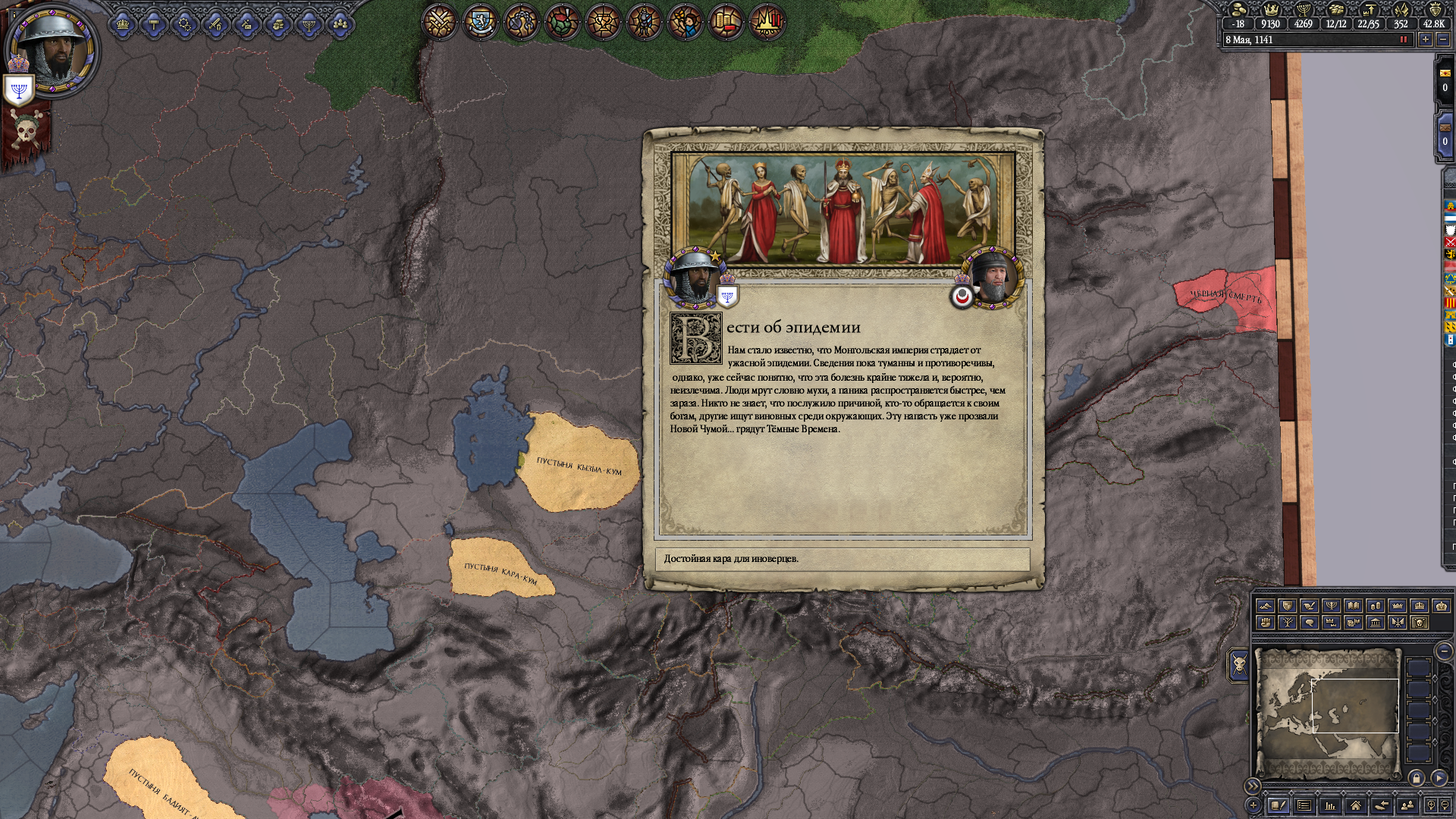The image size is (1456, 819).
Task: Collapse the minimap panel with minus button
Action: [1444, 651]
